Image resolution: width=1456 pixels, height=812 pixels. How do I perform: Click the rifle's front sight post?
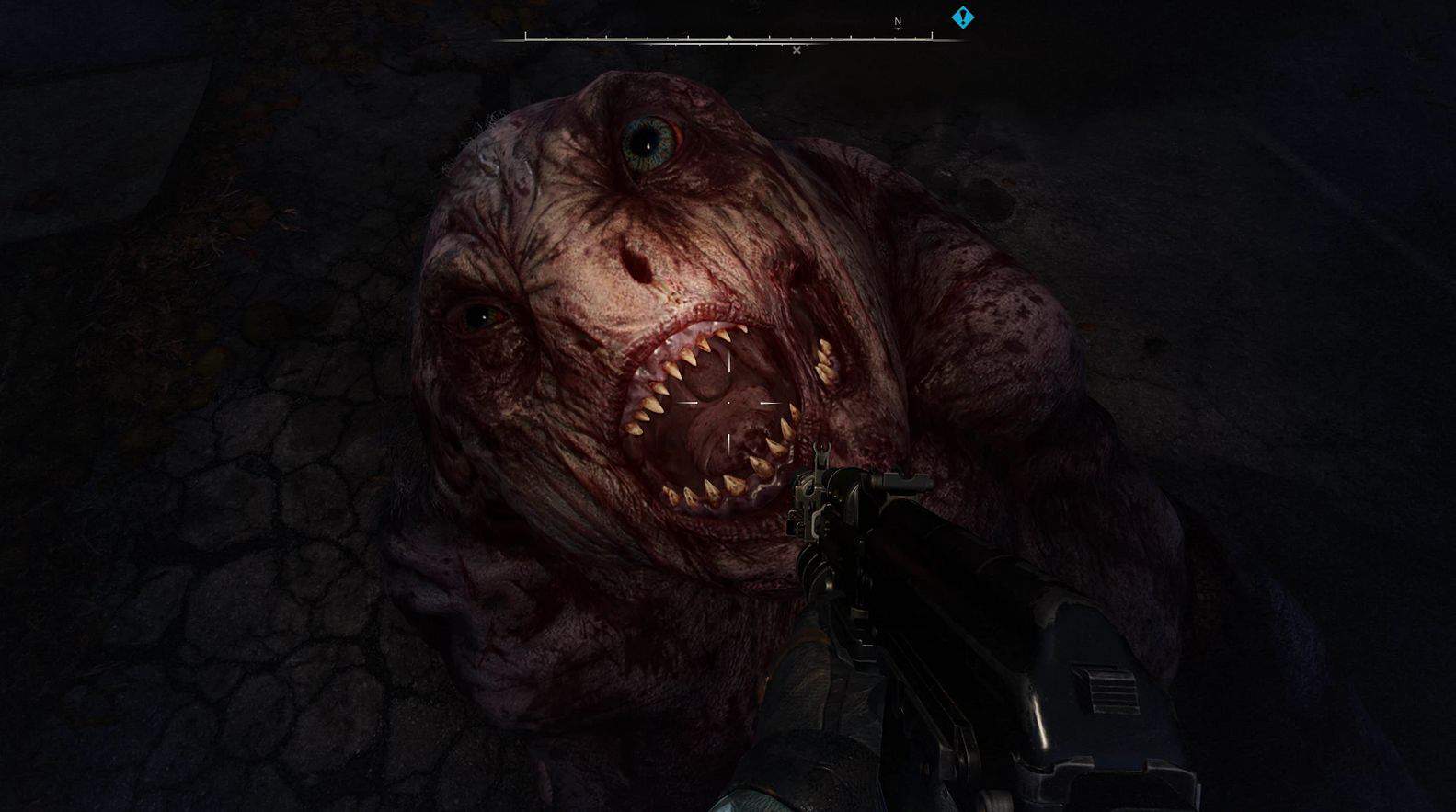(822, 452)
